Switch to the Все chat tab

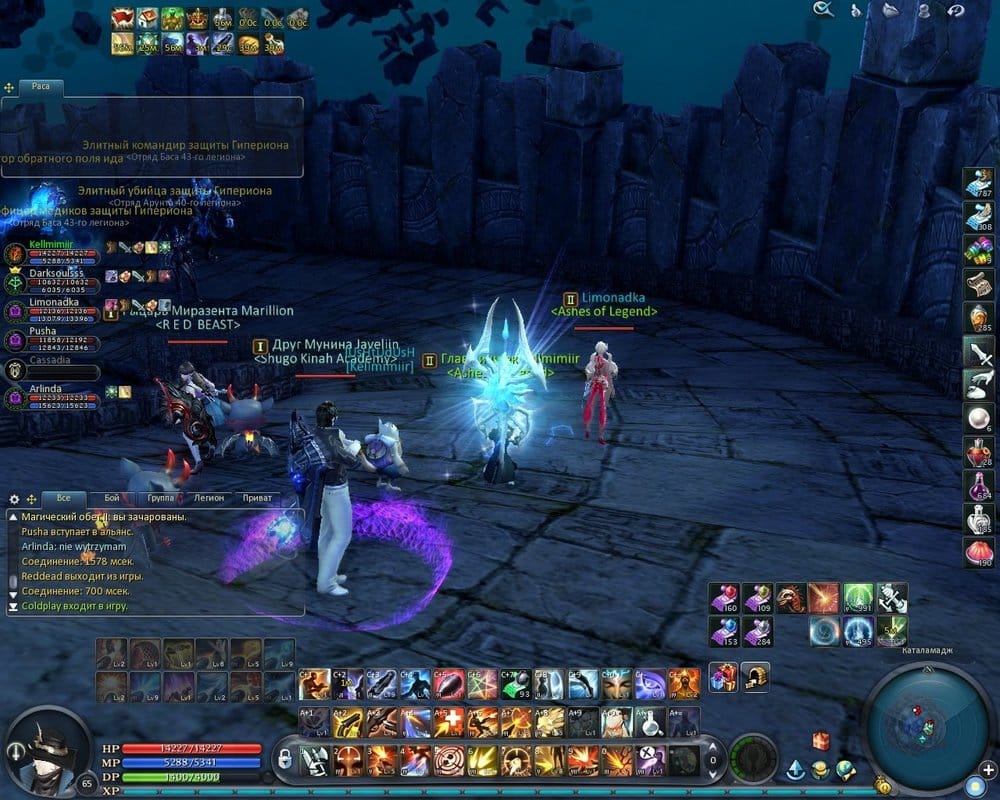coord(64,497)
